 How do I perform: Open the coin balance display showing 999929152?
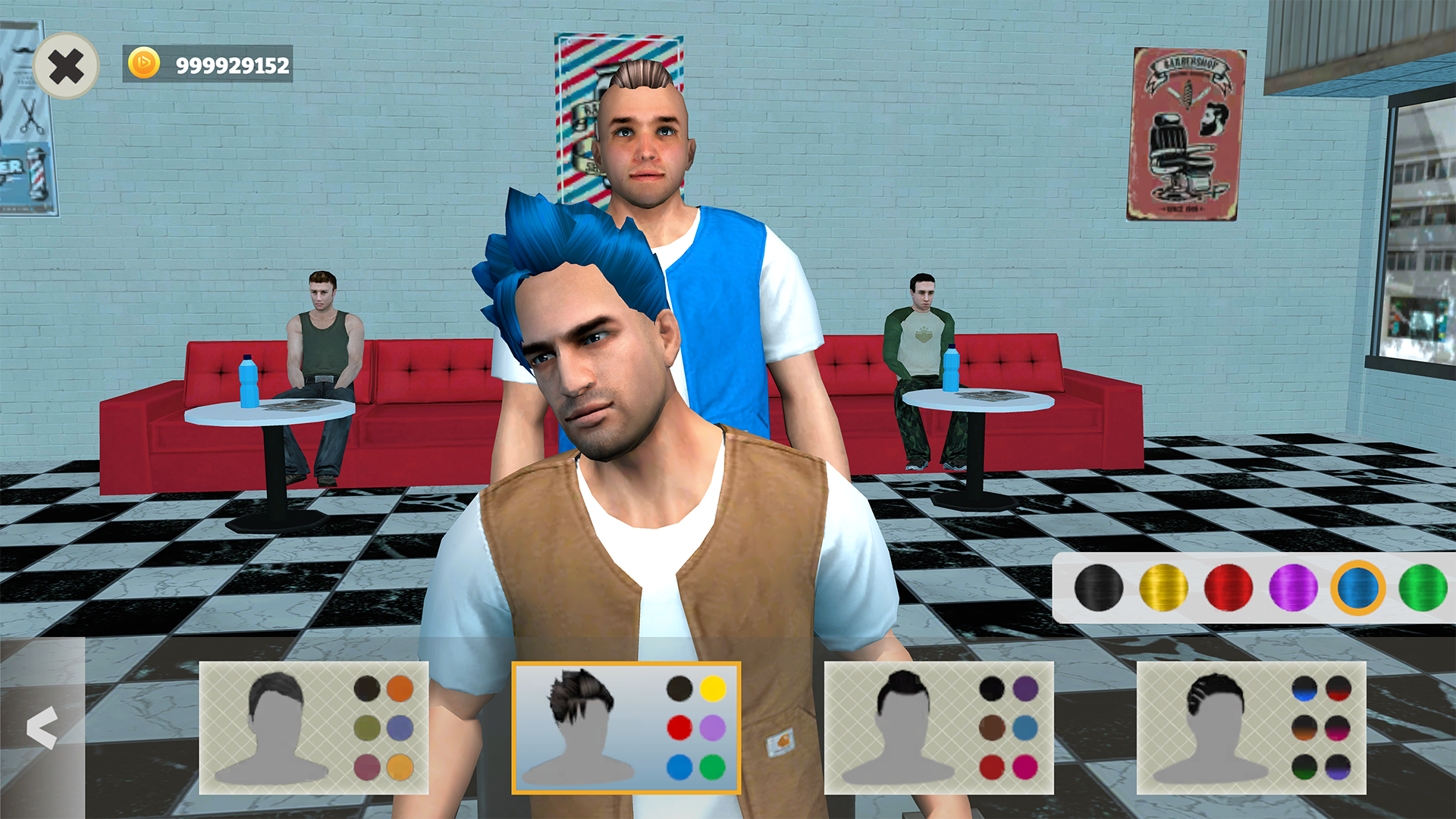[x=220, y=66]
